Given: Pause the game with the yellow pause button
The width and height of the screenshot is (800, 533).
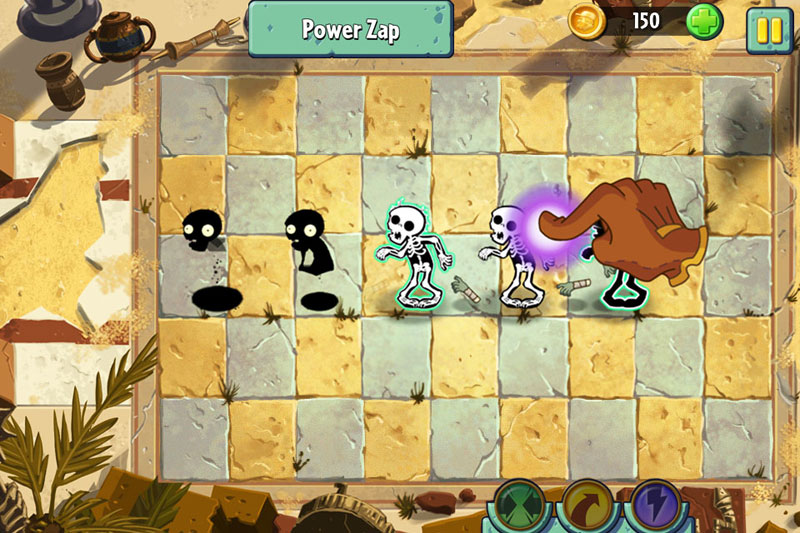Looking at the screenshot, I should (x=769, y=29).
